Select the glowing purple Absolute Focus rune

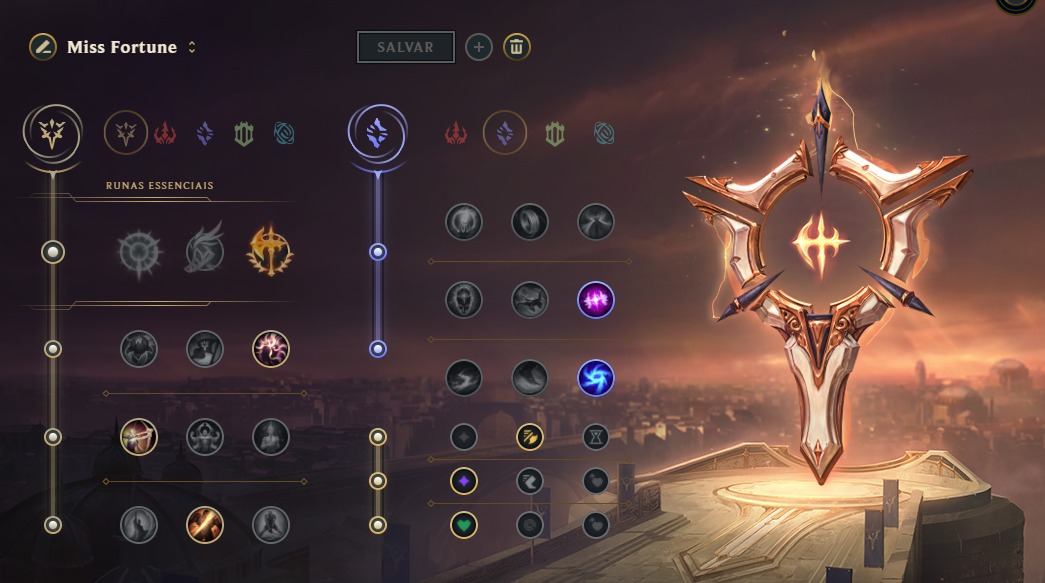point(595,299)
